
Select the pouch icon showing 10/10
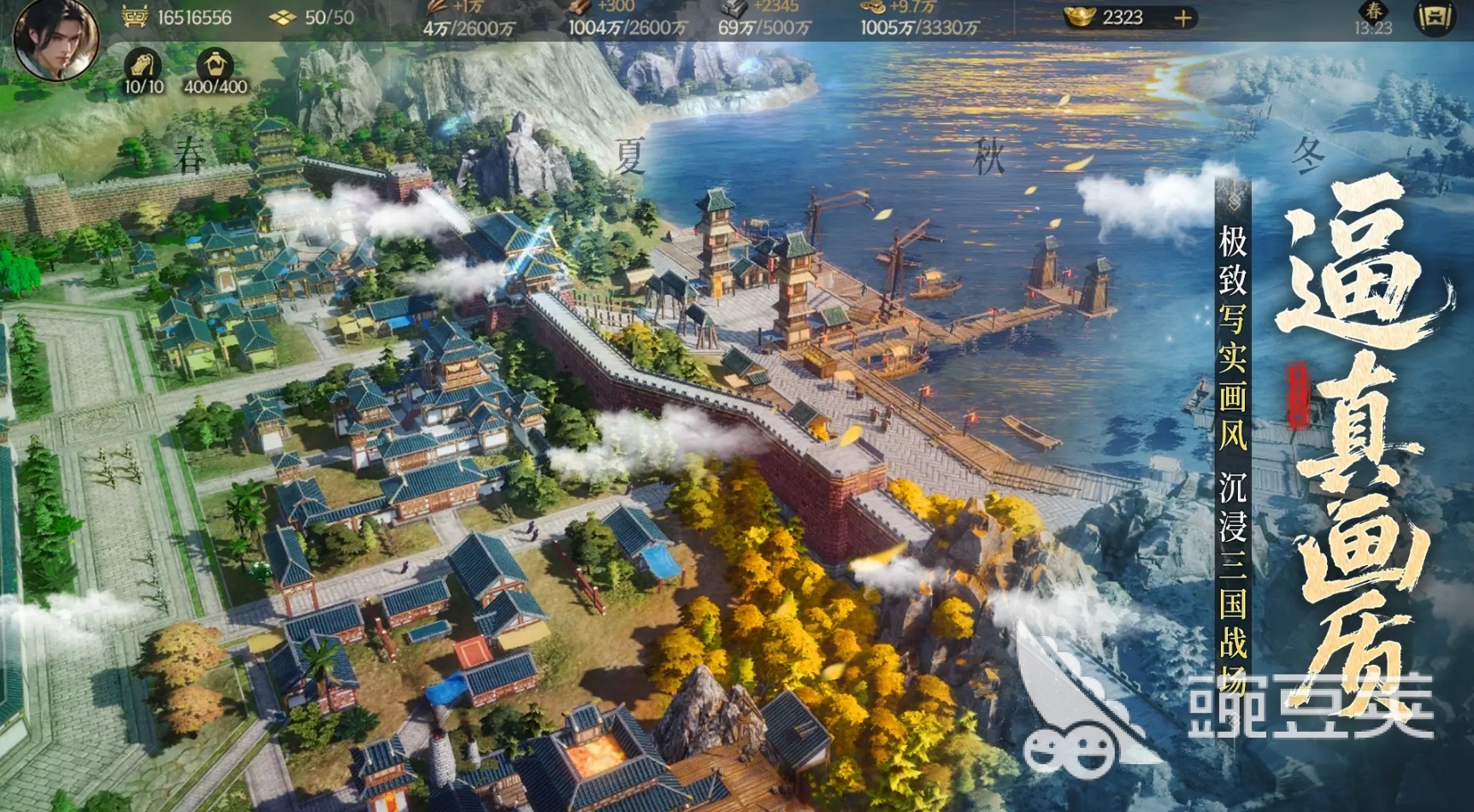tap(143, 66)
